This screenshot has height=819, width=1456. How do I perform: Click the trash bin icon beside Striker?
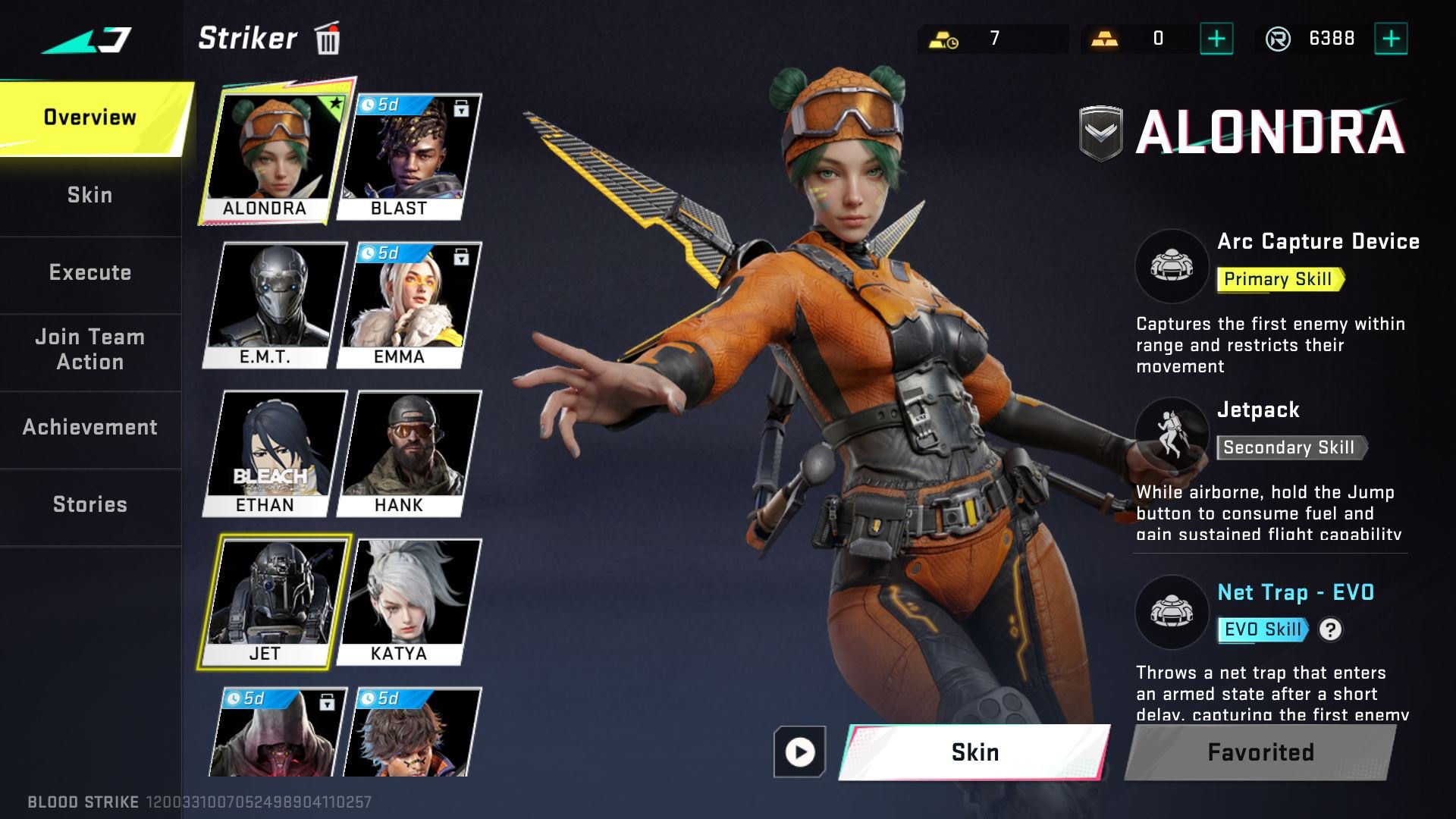point(328,39)
